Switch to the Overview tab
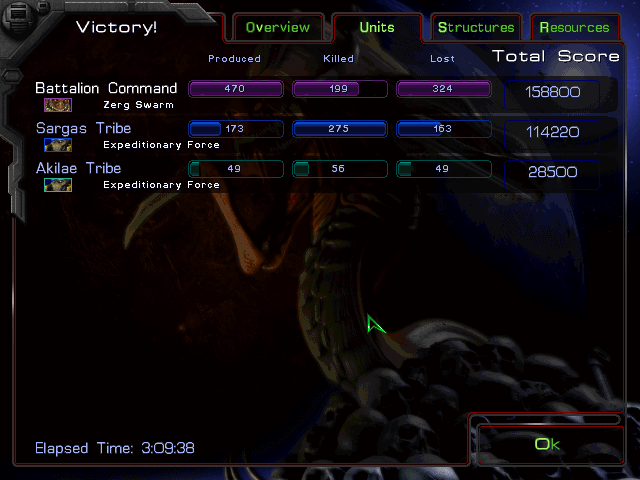Viewport: 640px width, 480px height. 278,27
